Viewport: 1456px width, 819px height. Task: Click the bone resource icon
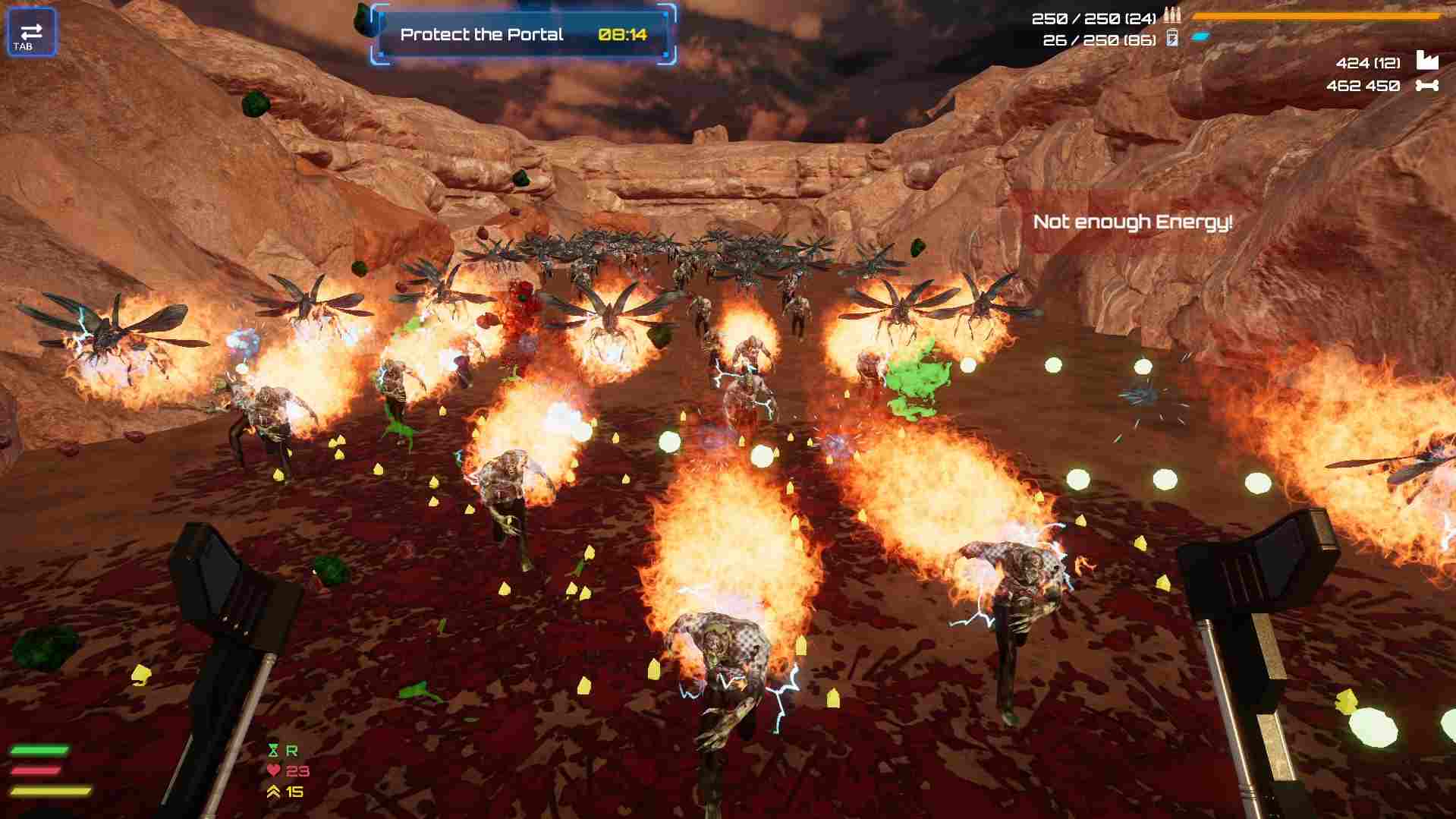point(1426,86)
